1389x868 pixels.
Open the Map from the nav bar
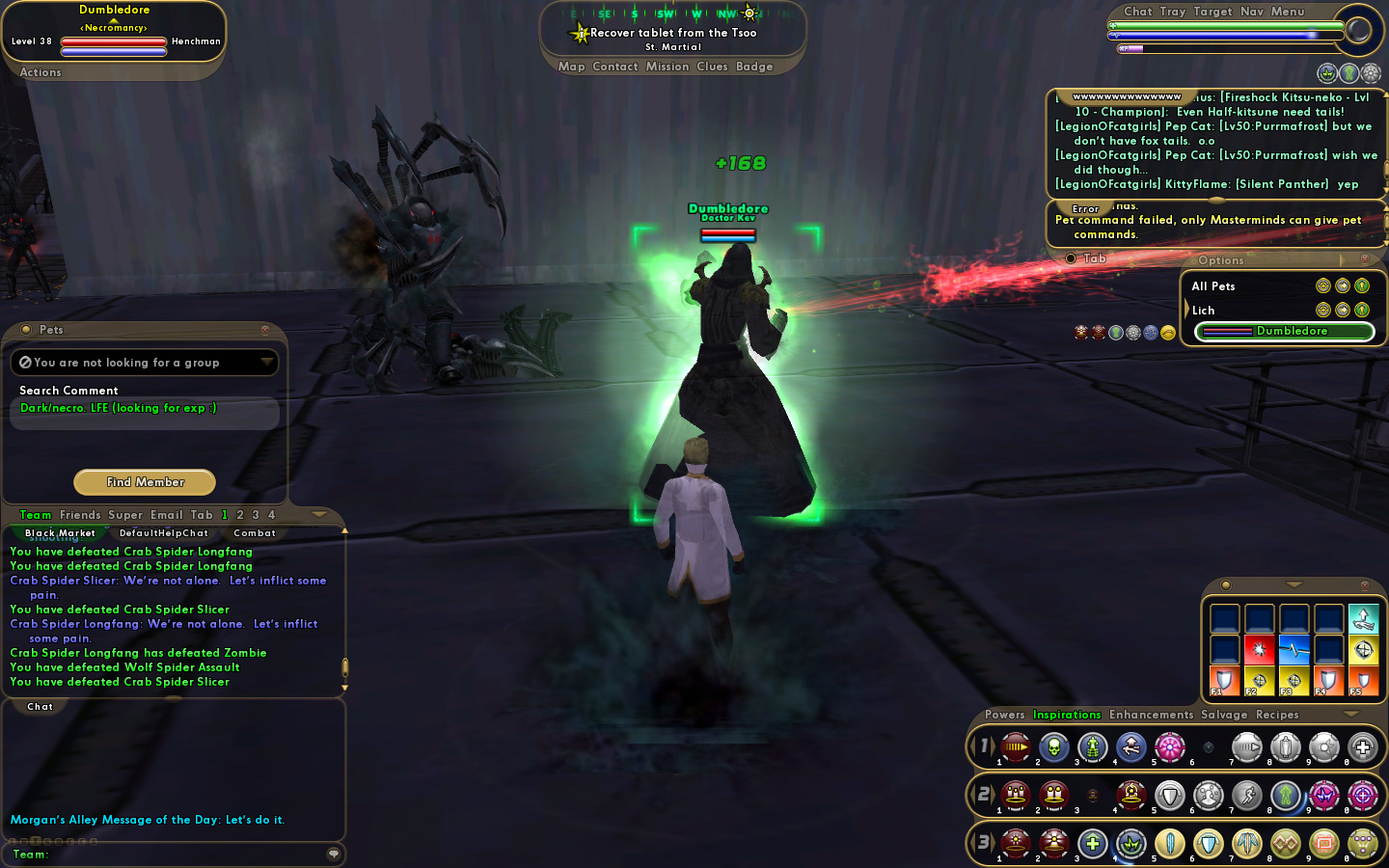coord(571,67)
